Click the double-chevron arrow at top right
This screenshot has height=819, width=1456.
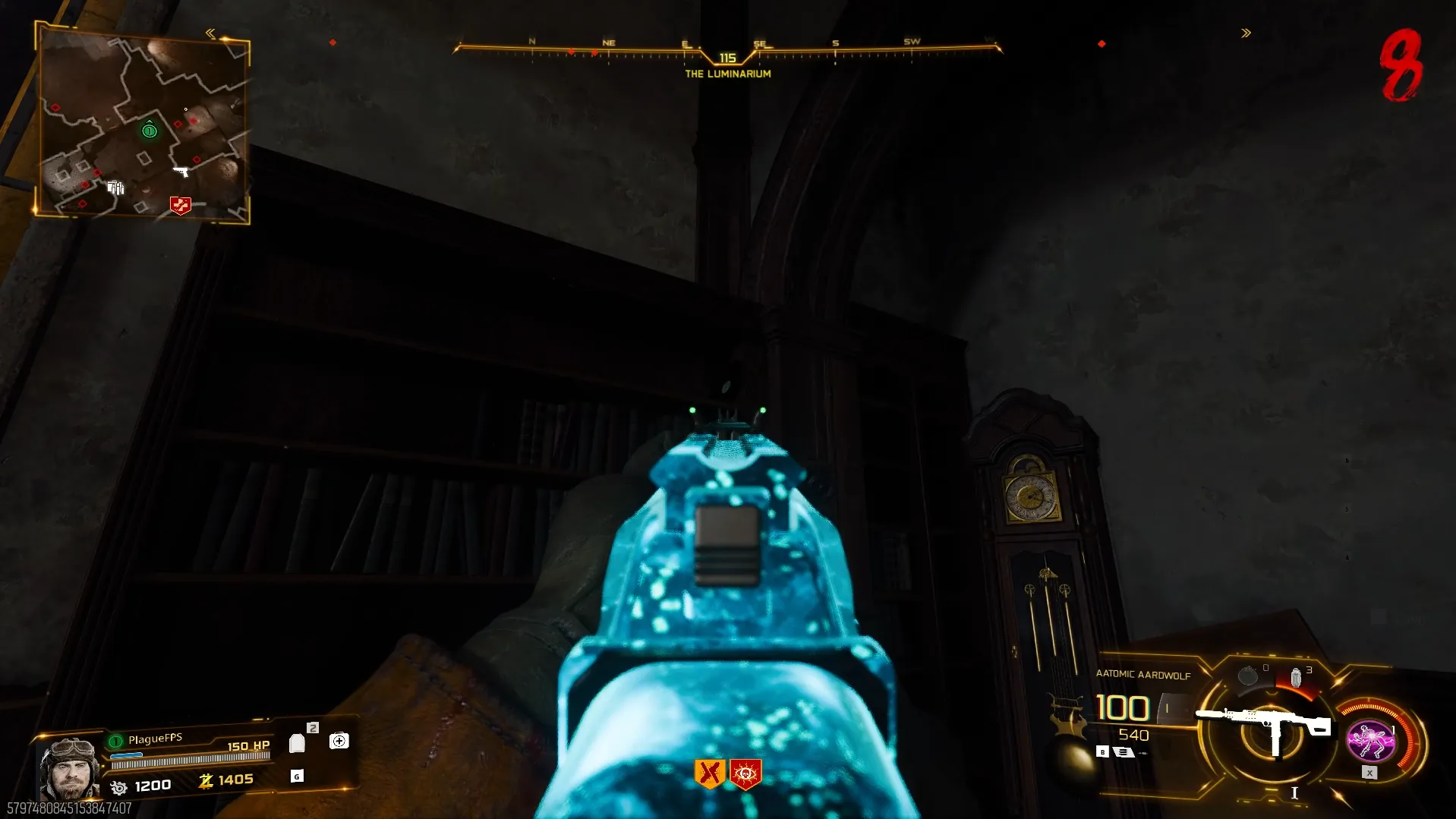[x=1246, y=33]
